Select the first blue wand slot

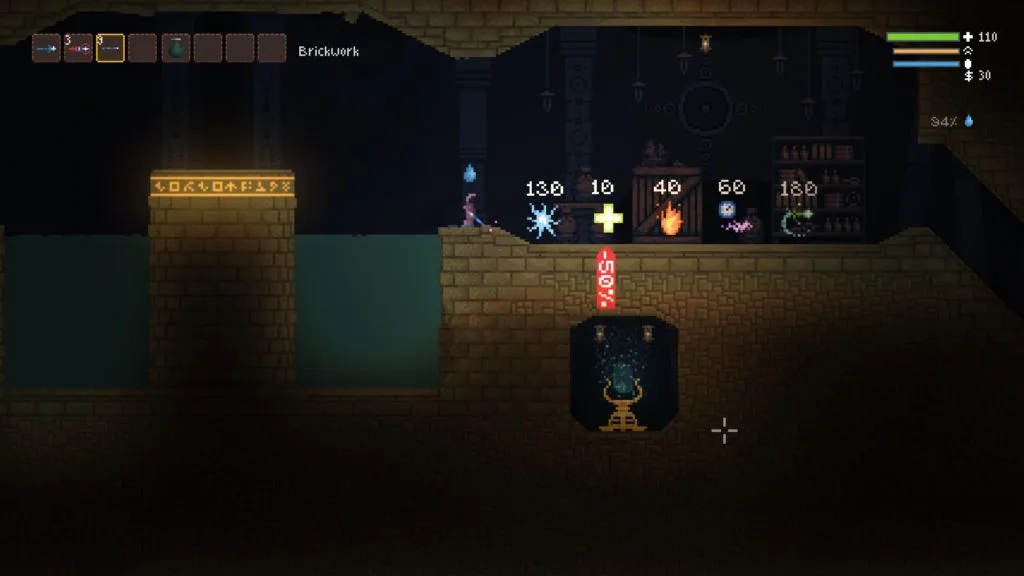click(46, 48)
